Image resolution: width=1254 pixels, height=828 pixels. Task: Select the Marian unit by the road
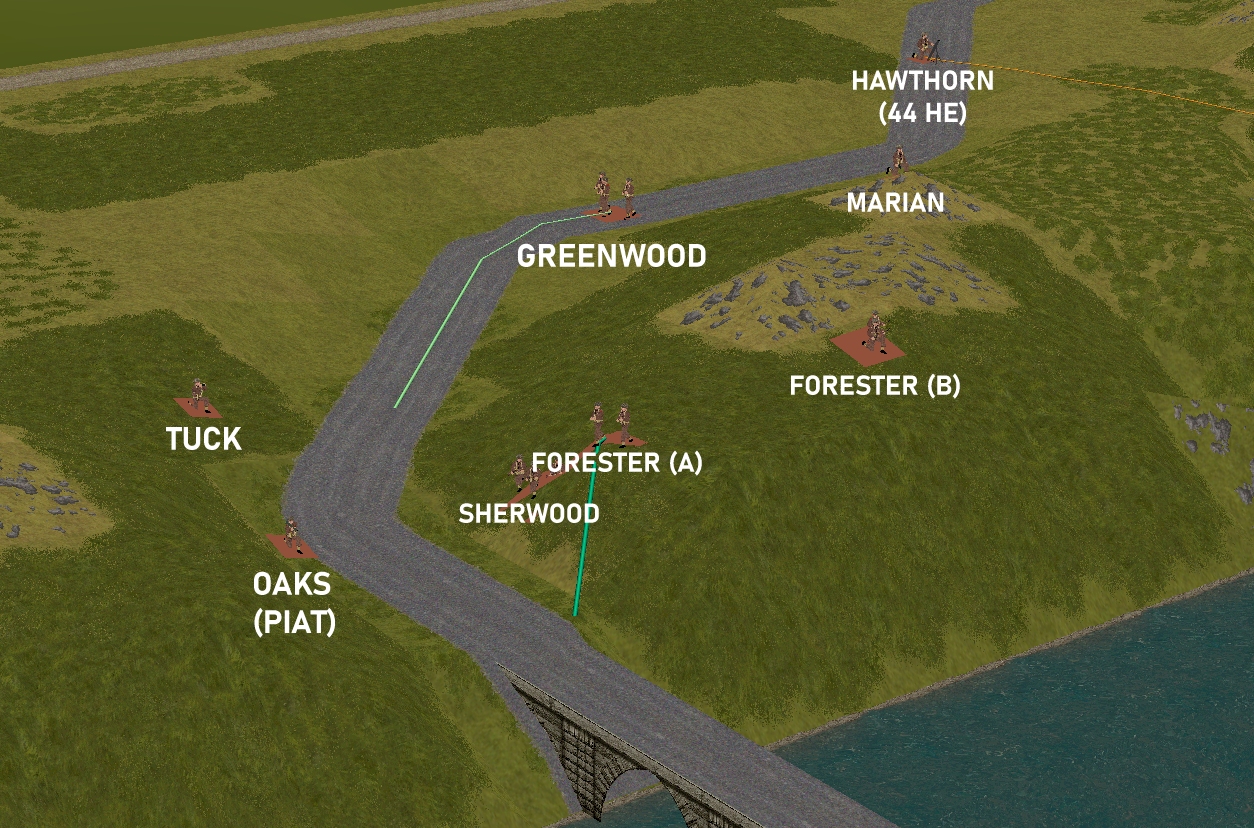coord(897,162)
